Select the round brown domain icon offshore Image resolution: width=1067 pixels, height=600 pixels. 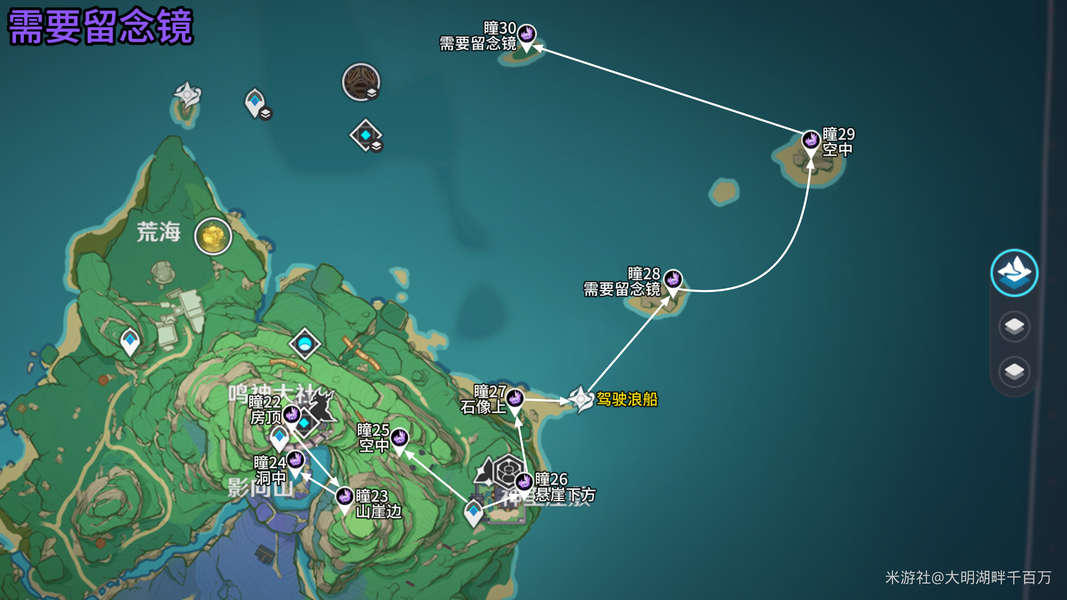tap(361, 81)
